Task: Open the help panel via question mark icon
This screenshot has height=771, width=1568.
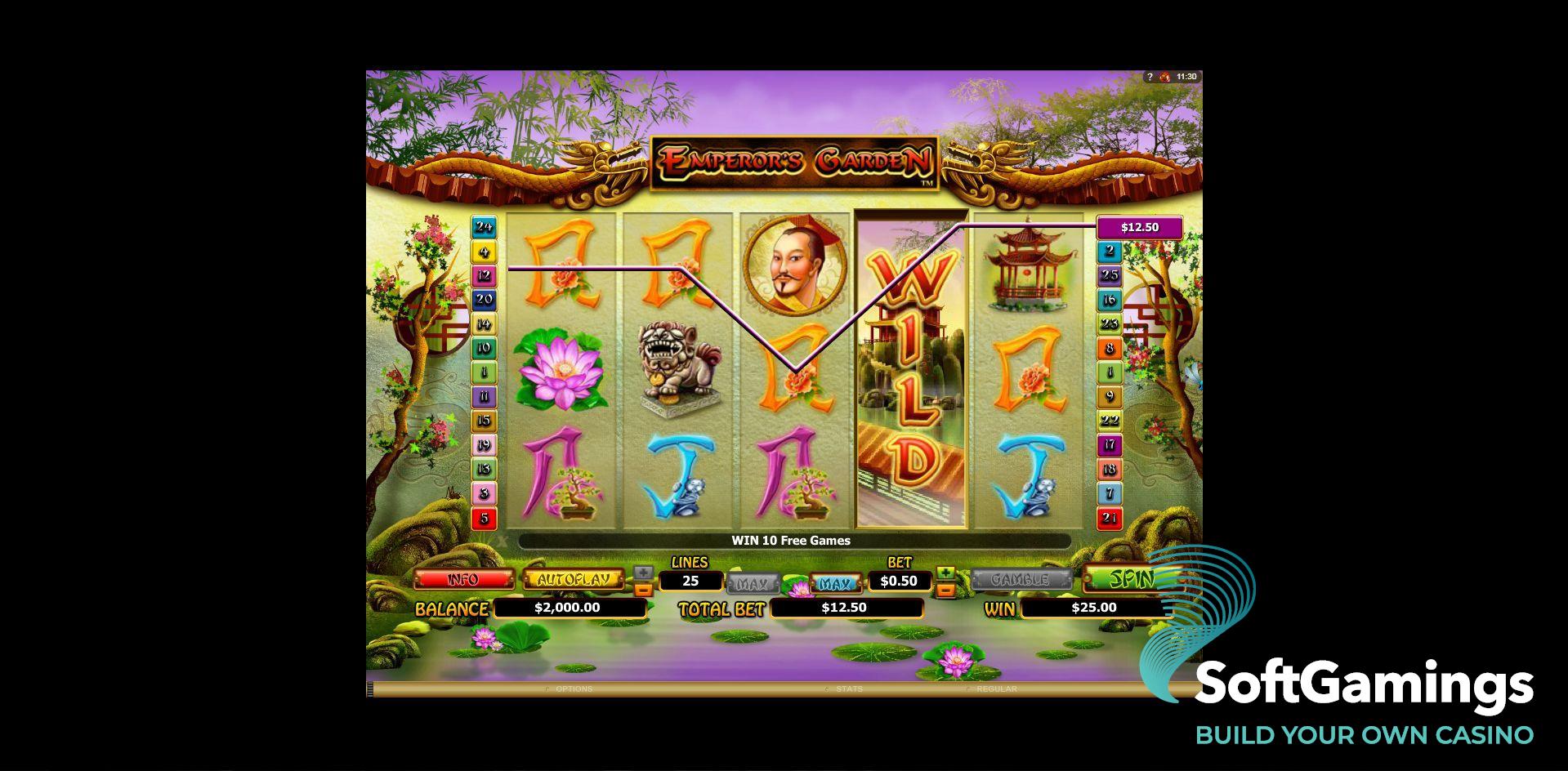Action: click(1150, 76)
